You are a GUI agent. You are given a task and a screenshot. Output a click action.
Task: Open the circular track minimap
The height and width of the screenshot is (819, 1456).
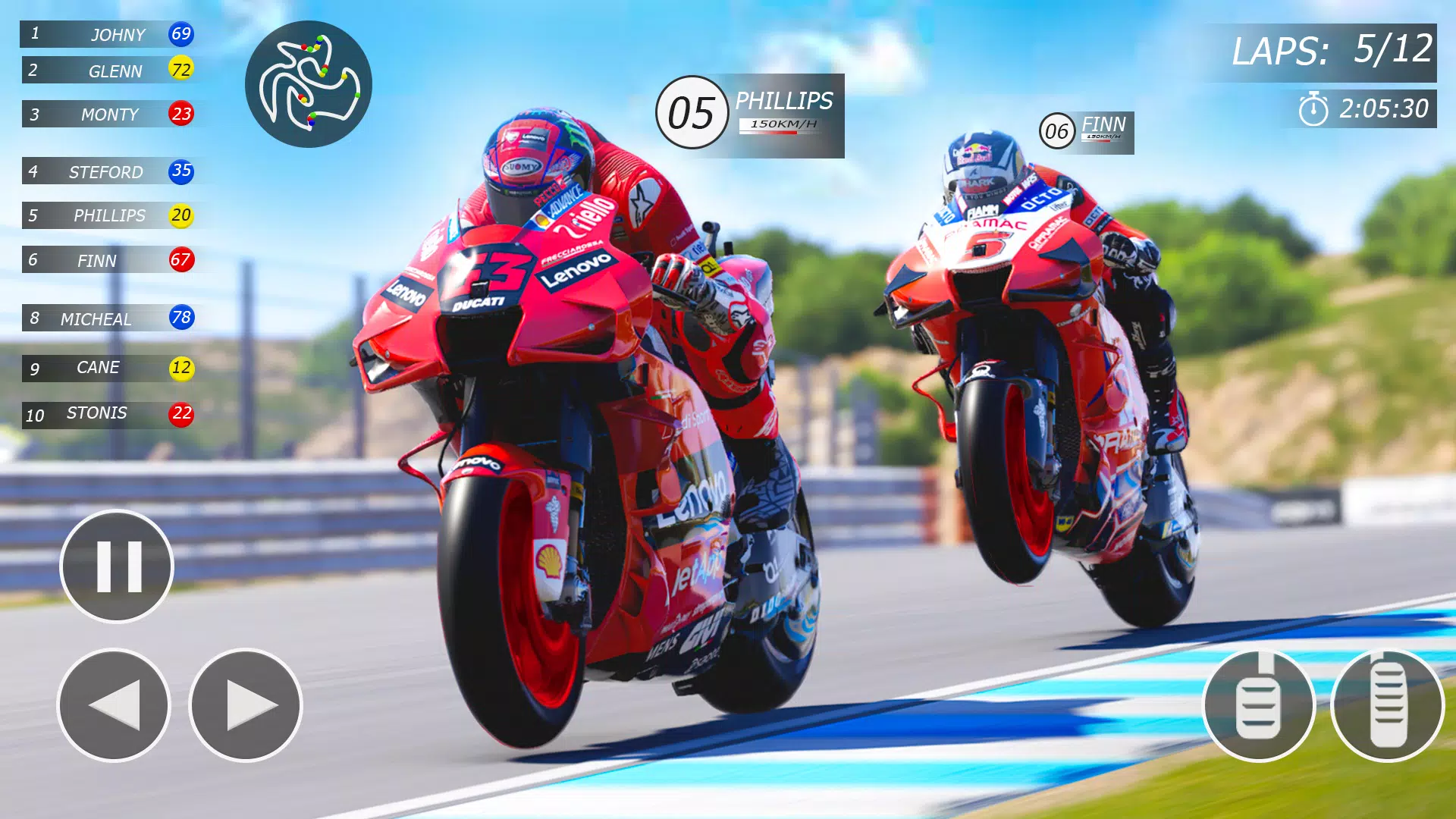tap(309, 84)
